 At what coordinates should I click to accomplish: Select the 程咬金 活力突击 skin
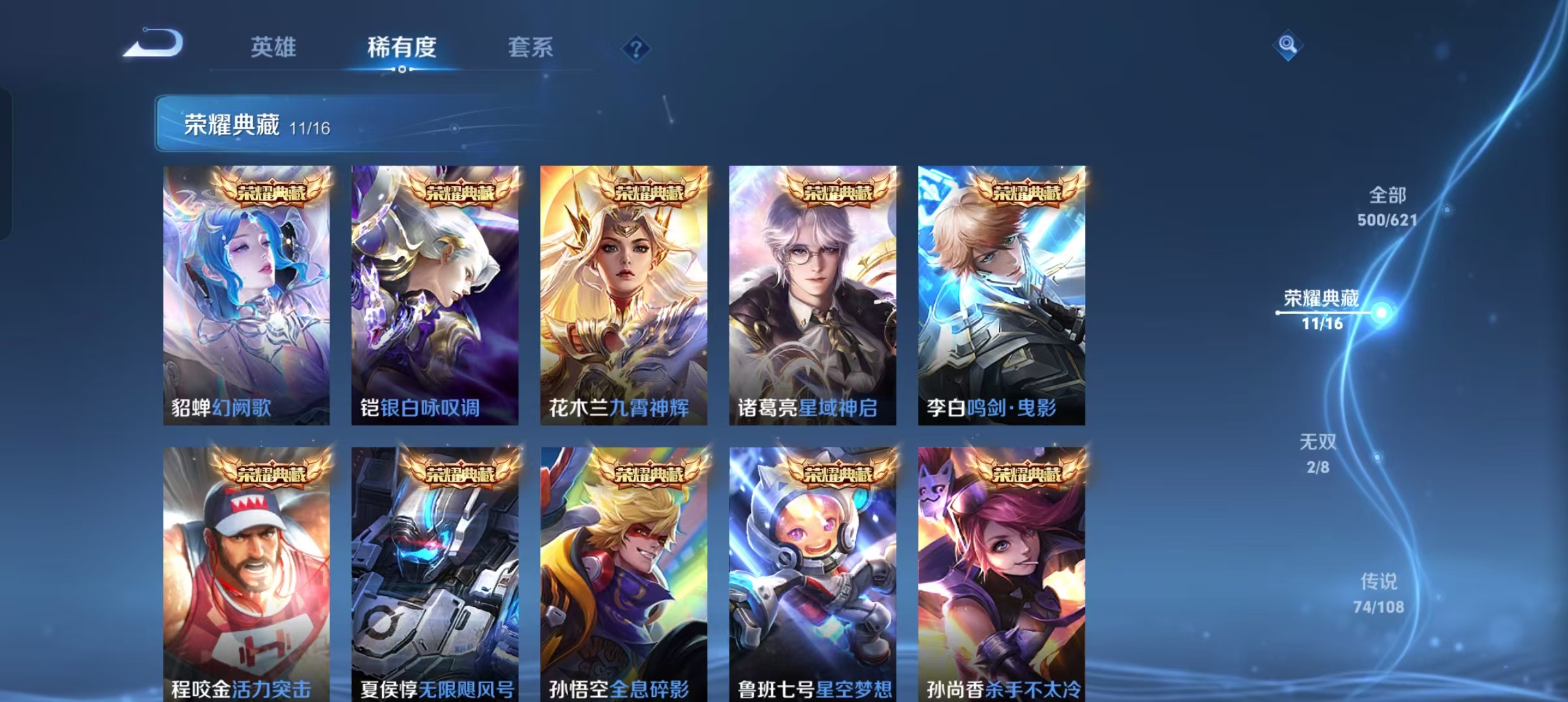coord(247,572)
